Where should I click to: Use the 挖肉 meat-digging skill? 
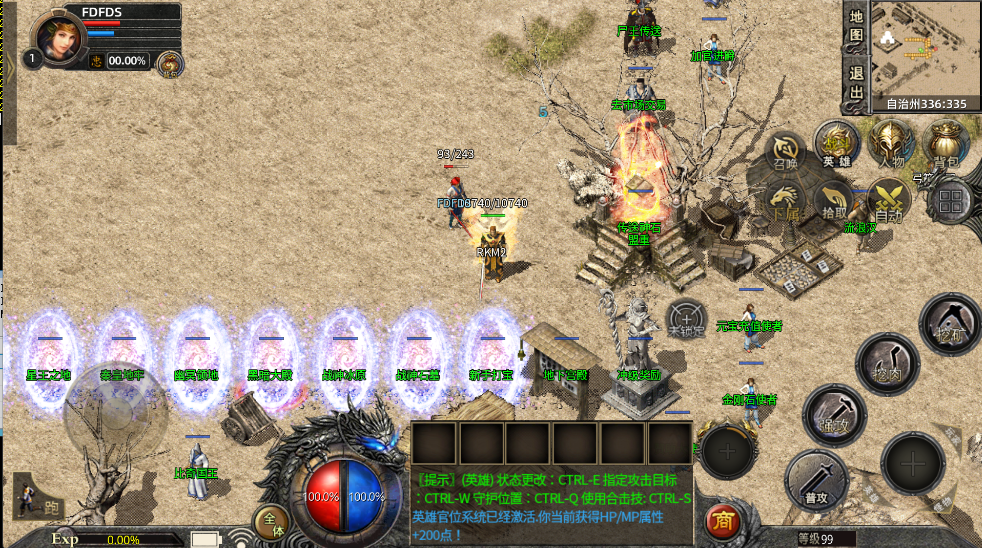887,362
